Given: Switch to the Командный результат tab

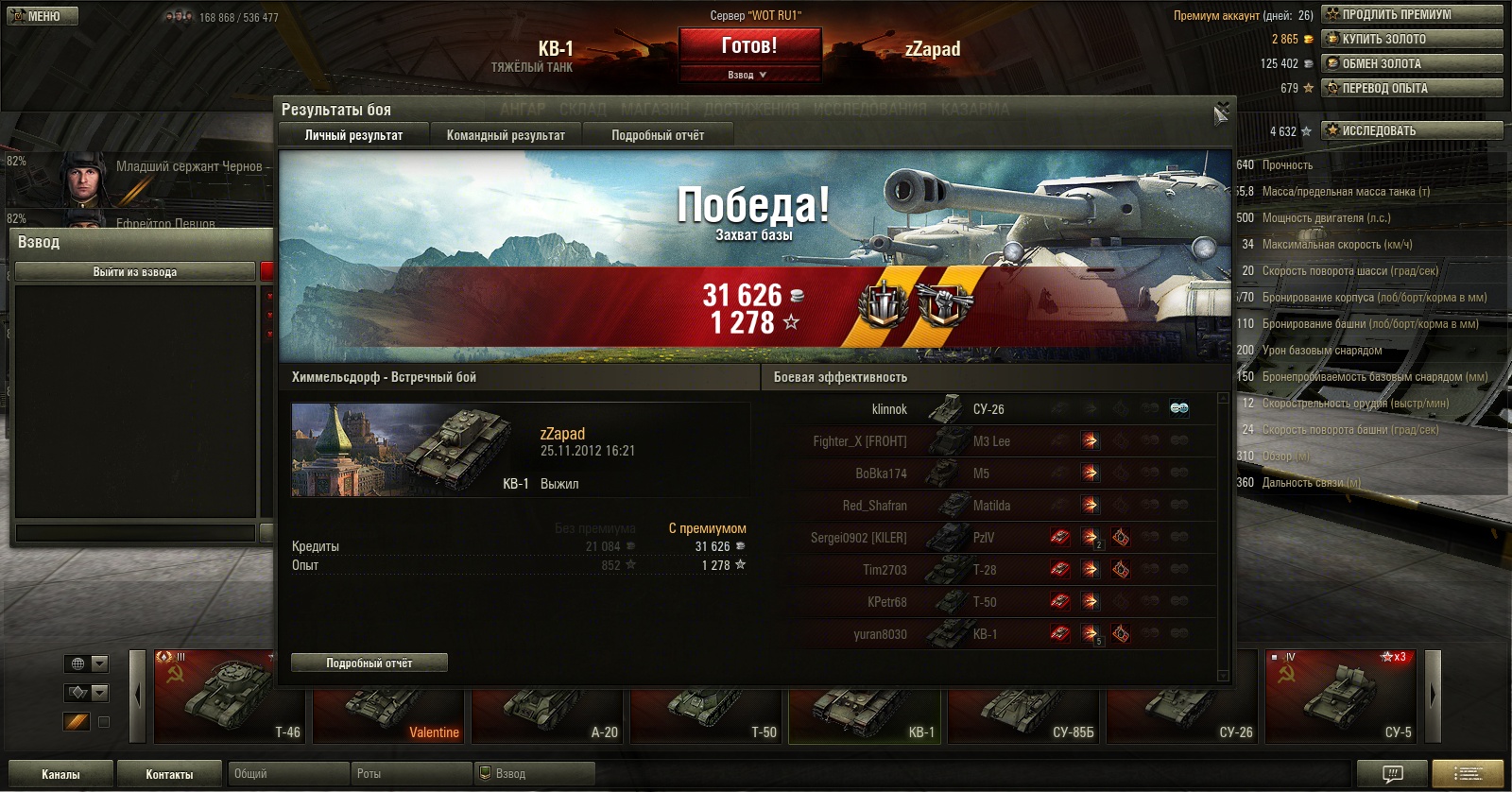Looking at the screenshot, I should 506,135.
